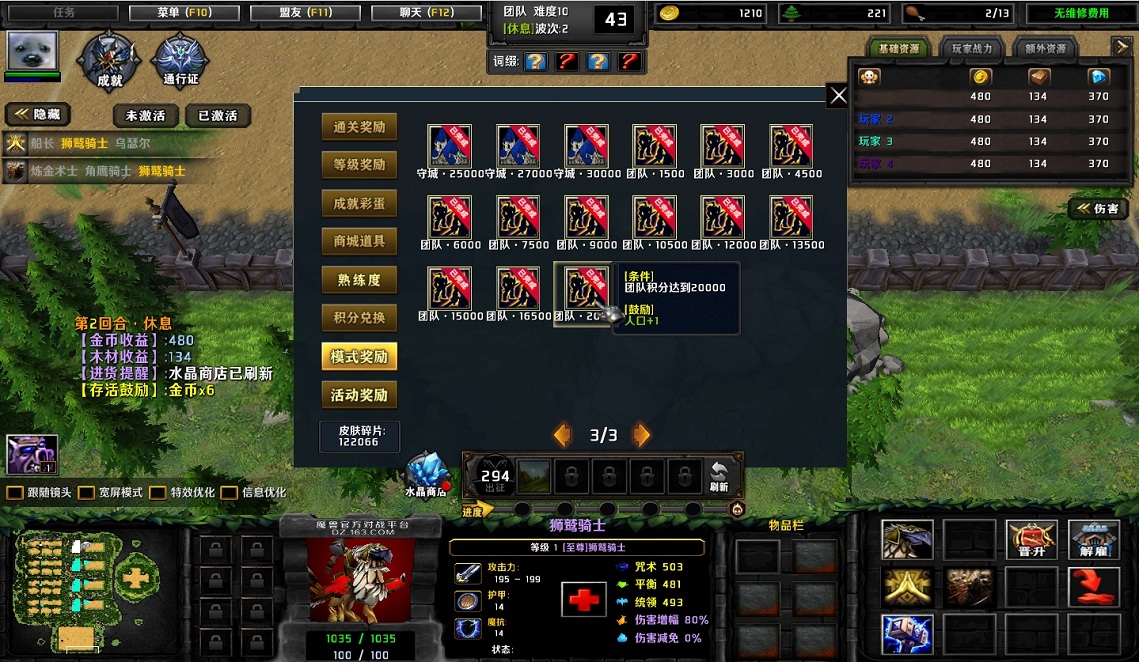This screenshot has height=662, width=1139.
Task: Select the 守城·25000 reward tile
Action: pos(450,146)
